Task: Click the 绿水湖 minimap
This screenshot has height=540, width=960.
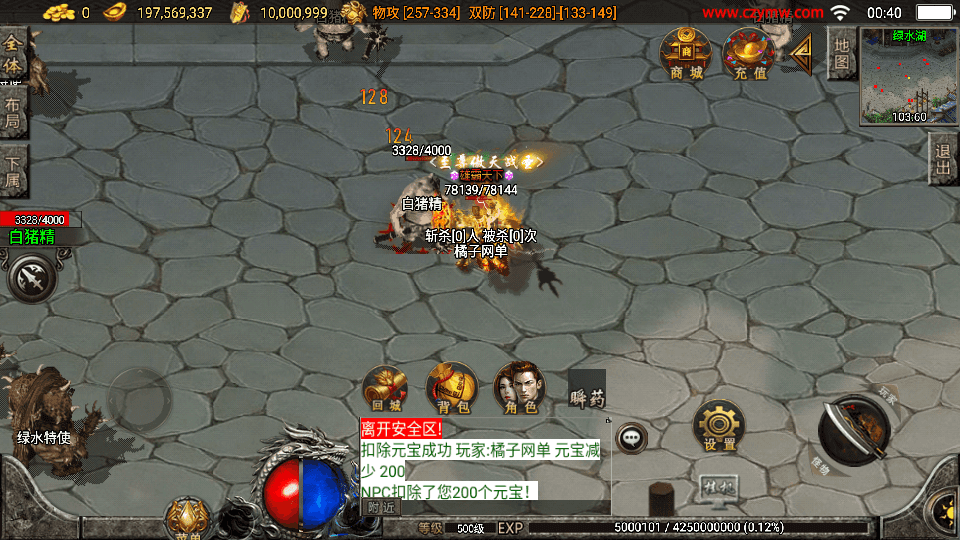Action: [x=908, y=75]
